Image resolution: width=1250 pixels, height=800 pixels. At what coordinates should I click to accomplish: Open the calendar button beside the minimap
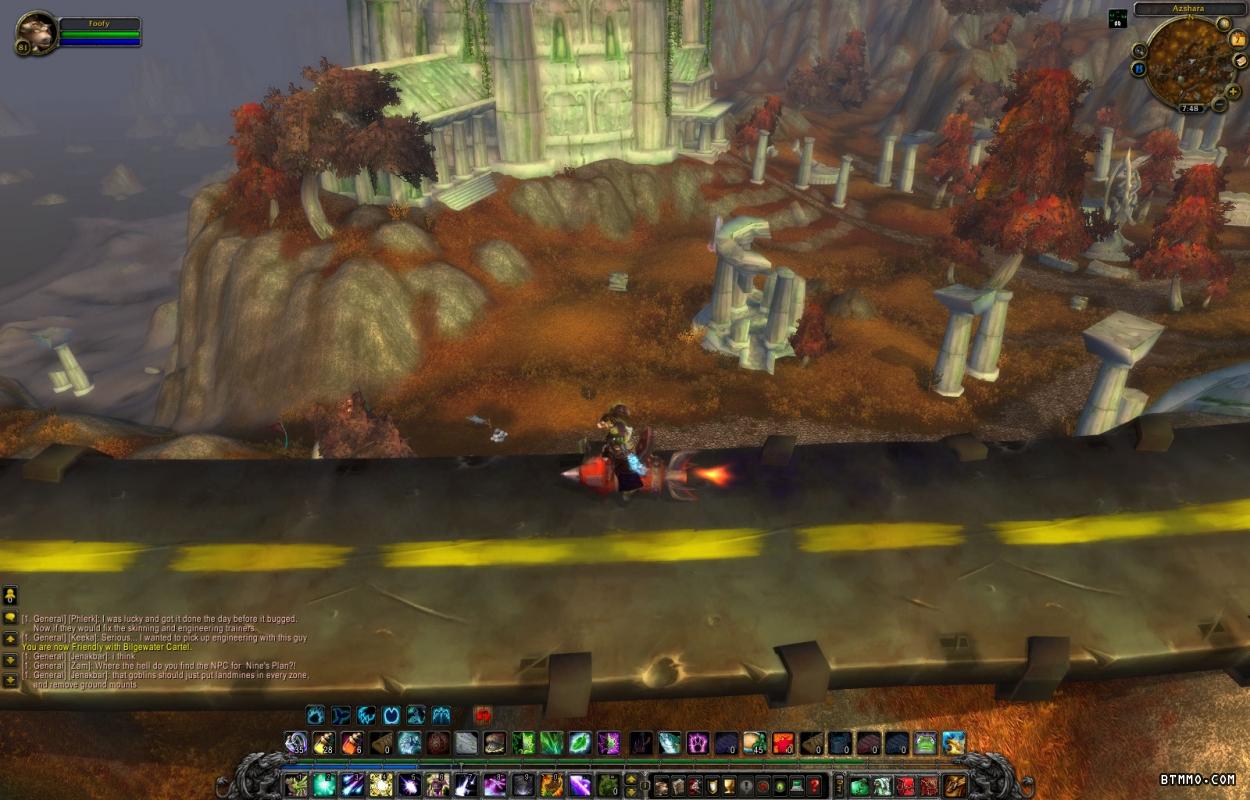coord(1236,40)
